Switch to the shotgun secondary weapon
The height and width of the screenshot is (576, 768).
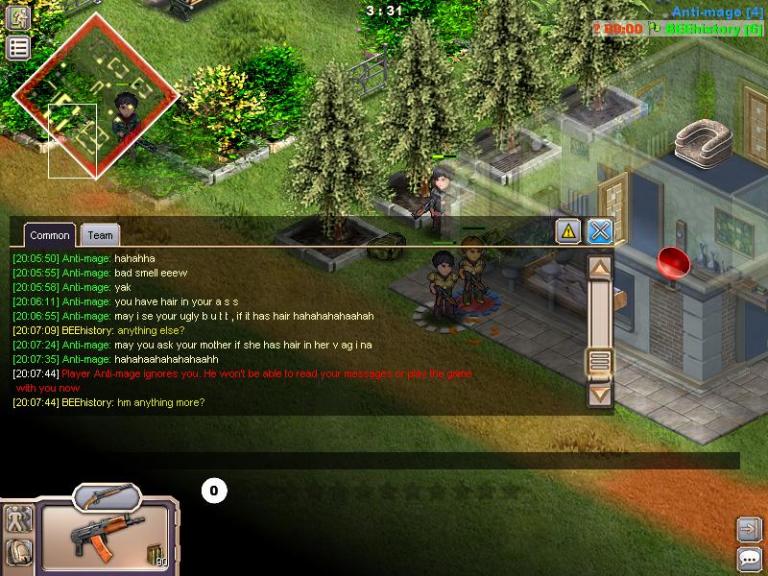pos(107,495)
